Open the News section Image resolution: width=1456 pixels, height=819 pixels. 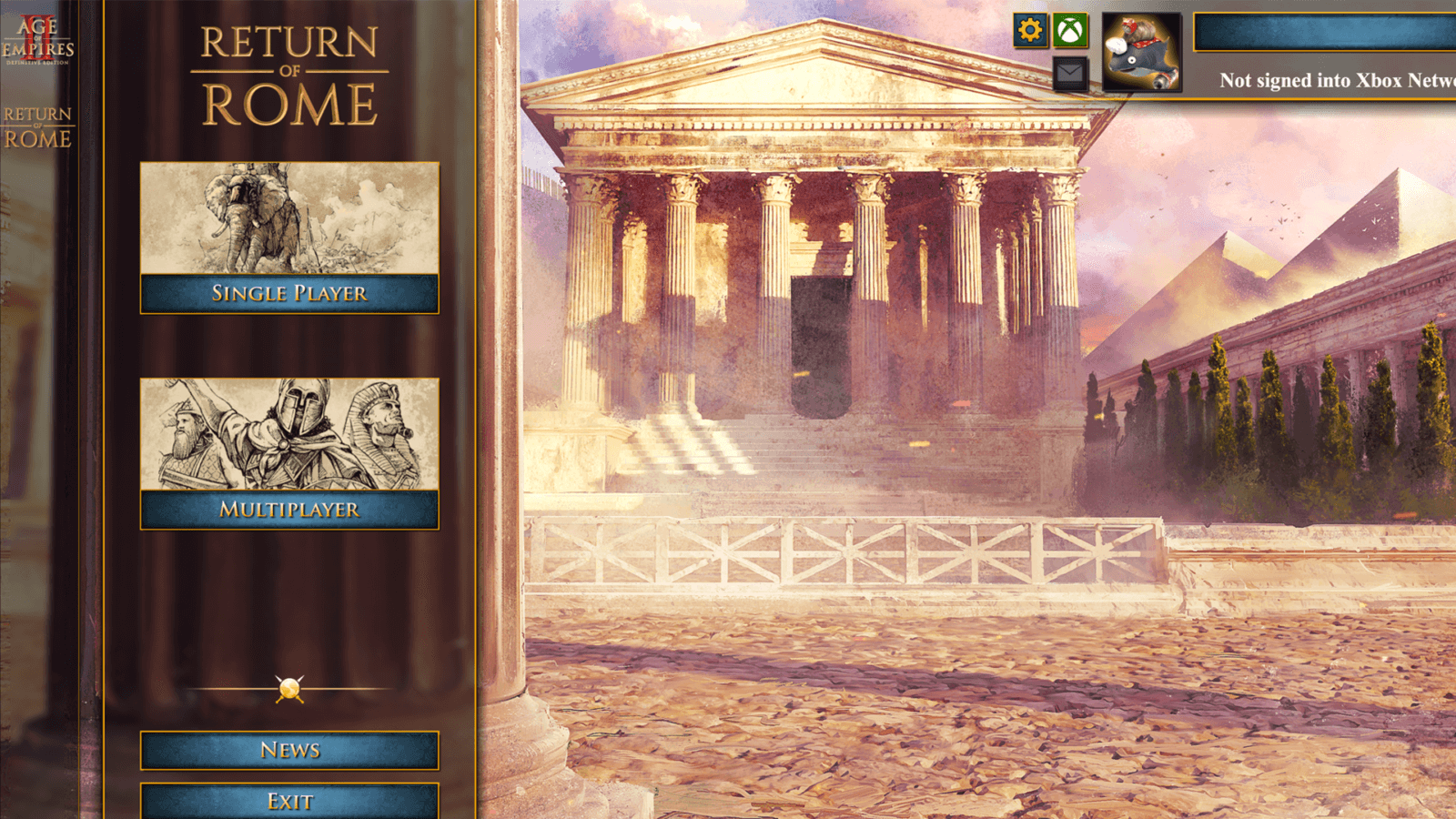coord(288,750)
